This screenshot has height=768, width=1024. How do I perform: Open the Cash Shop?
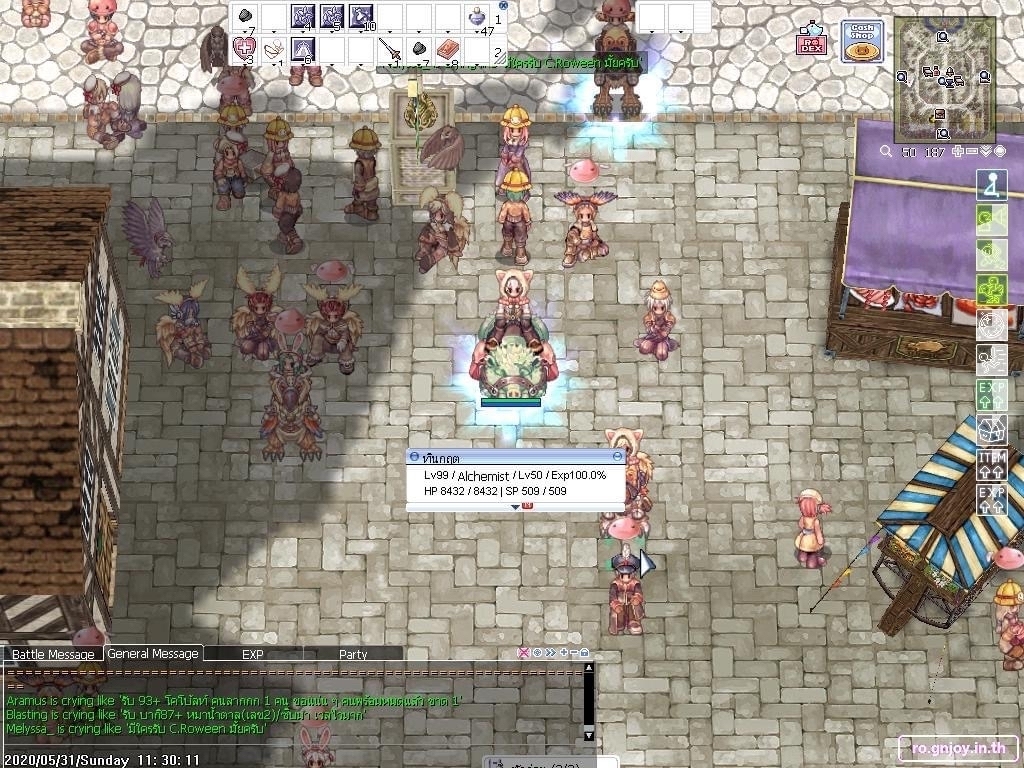click(x=861, y=41)
